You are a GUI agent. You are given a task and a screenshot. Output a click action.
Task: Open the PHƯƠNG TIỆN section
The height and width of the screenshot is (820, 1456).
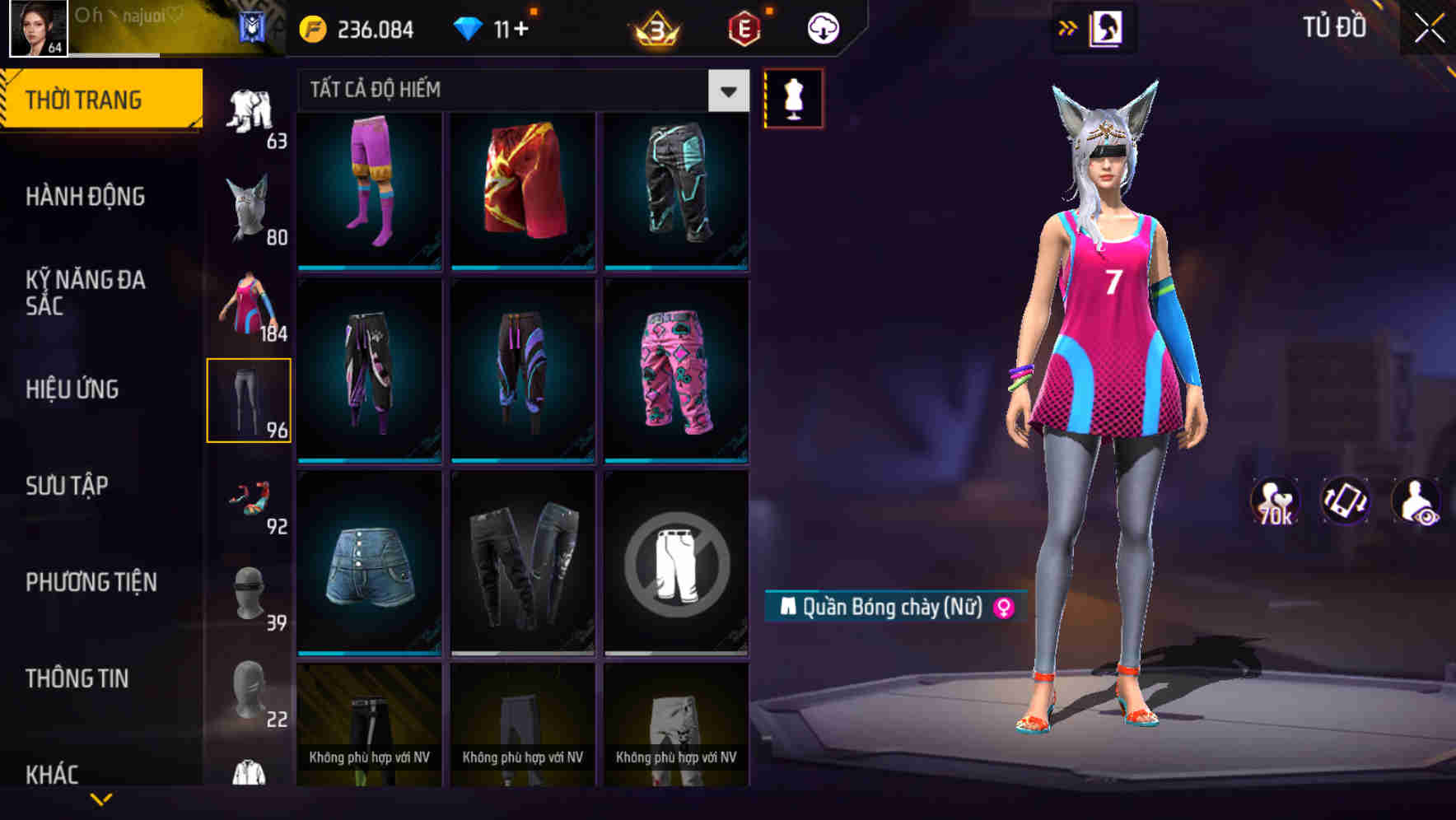[x=91, y=581]
